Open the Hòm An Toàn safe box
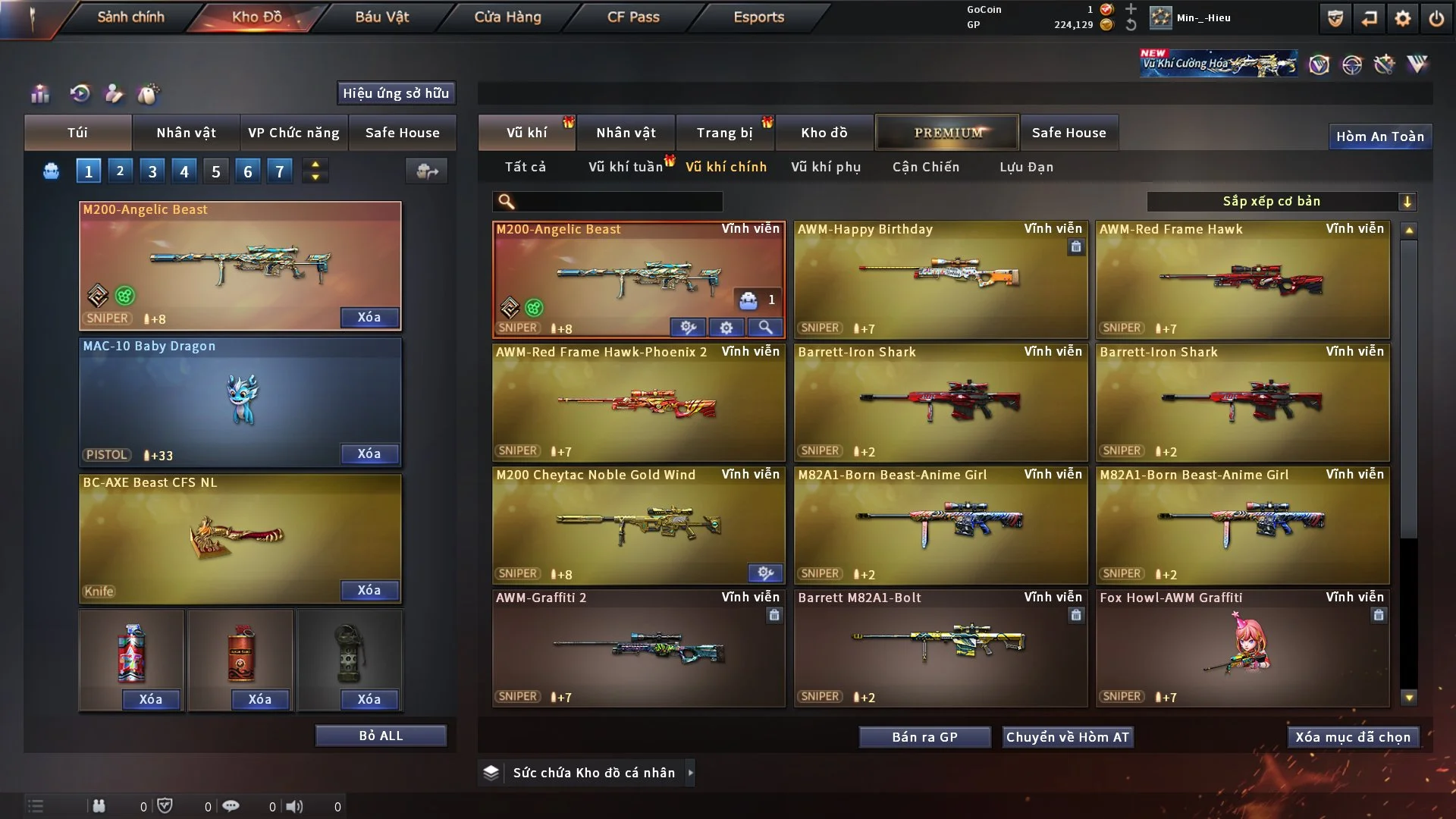1456x819 pixels. click(1380, 136)
